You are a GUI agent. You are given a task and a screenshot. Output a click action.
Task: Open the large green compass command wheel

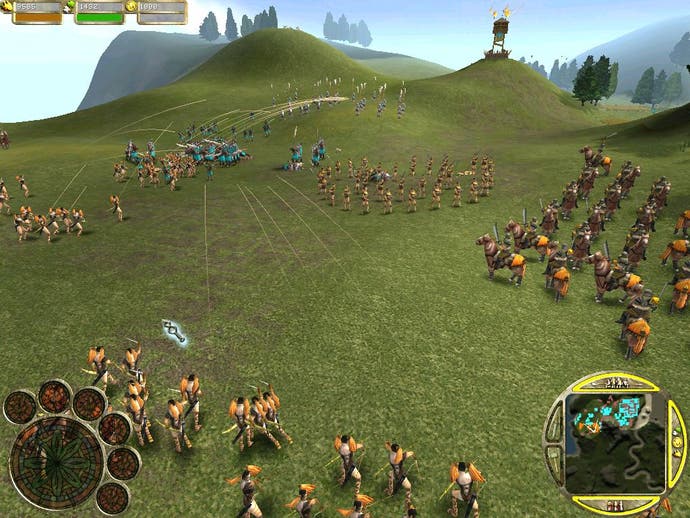click(56, 462)
